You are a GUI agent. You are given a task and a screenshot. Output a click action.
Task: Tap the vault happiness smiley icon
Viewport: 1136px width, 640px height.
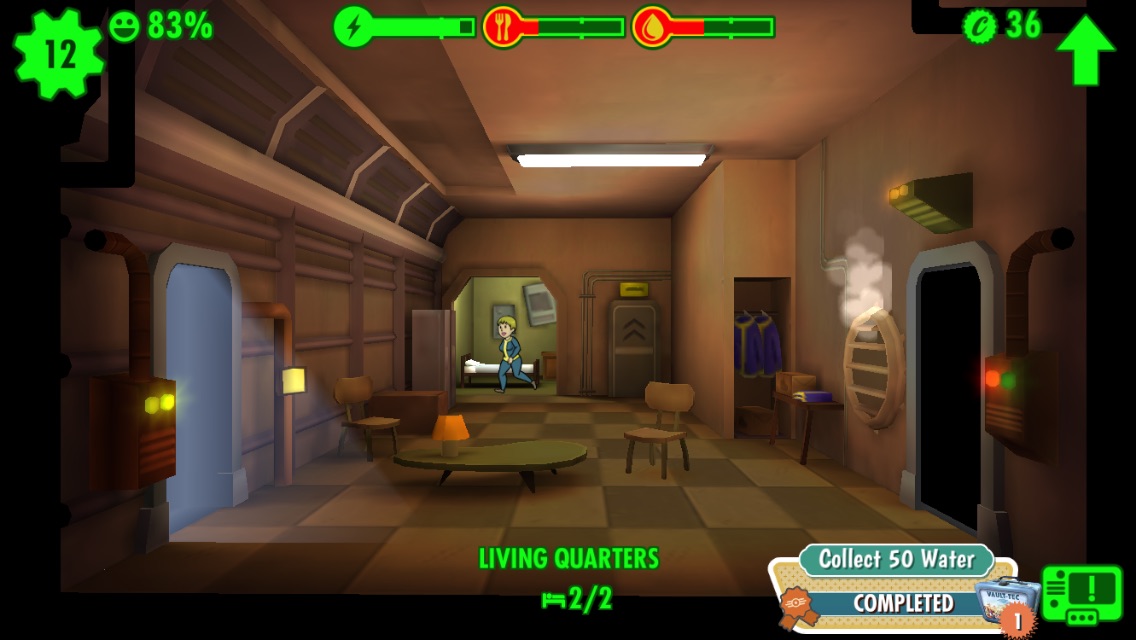(124, 25)
